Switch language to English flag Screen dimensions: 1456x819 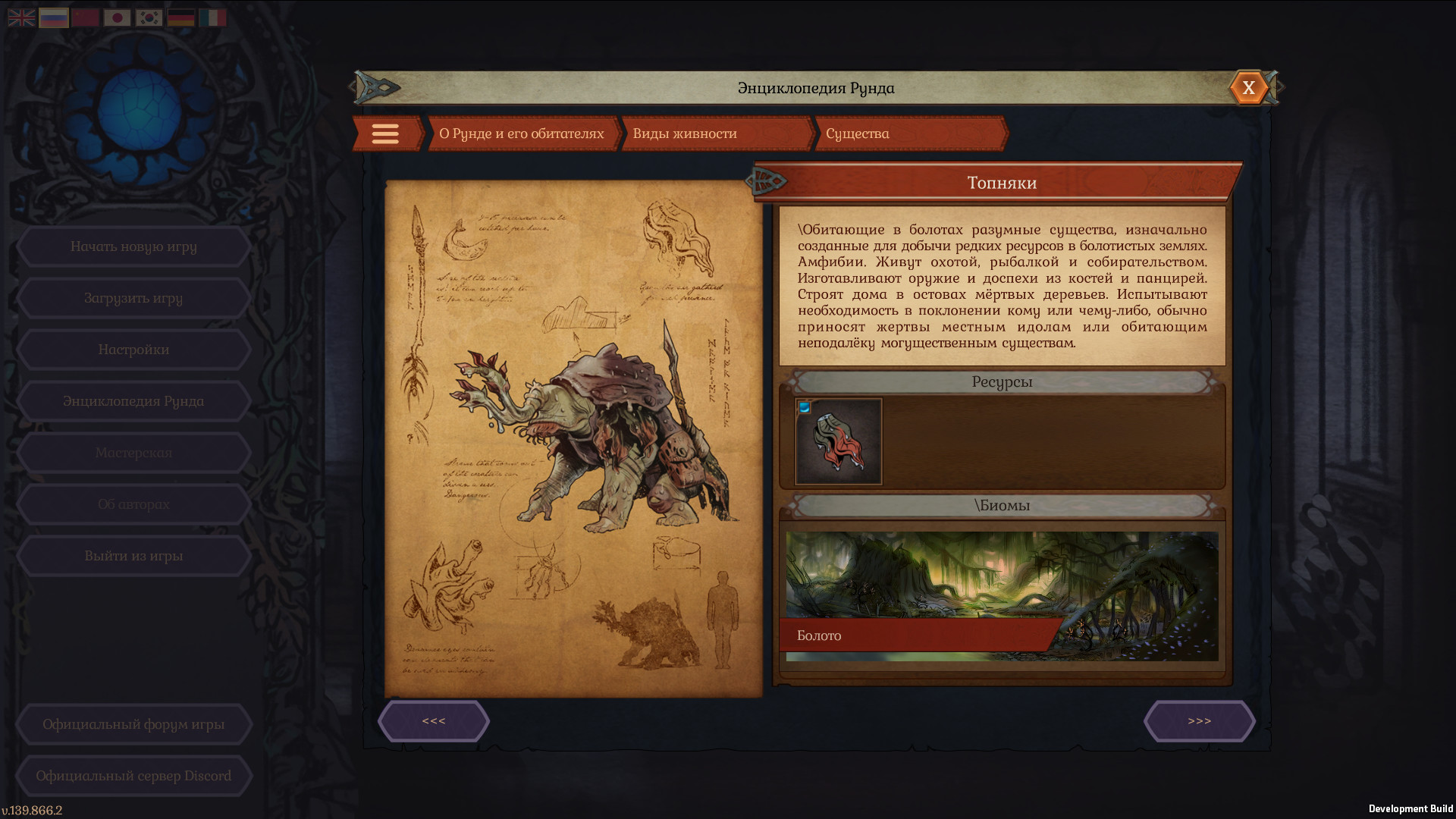(21, 17)
